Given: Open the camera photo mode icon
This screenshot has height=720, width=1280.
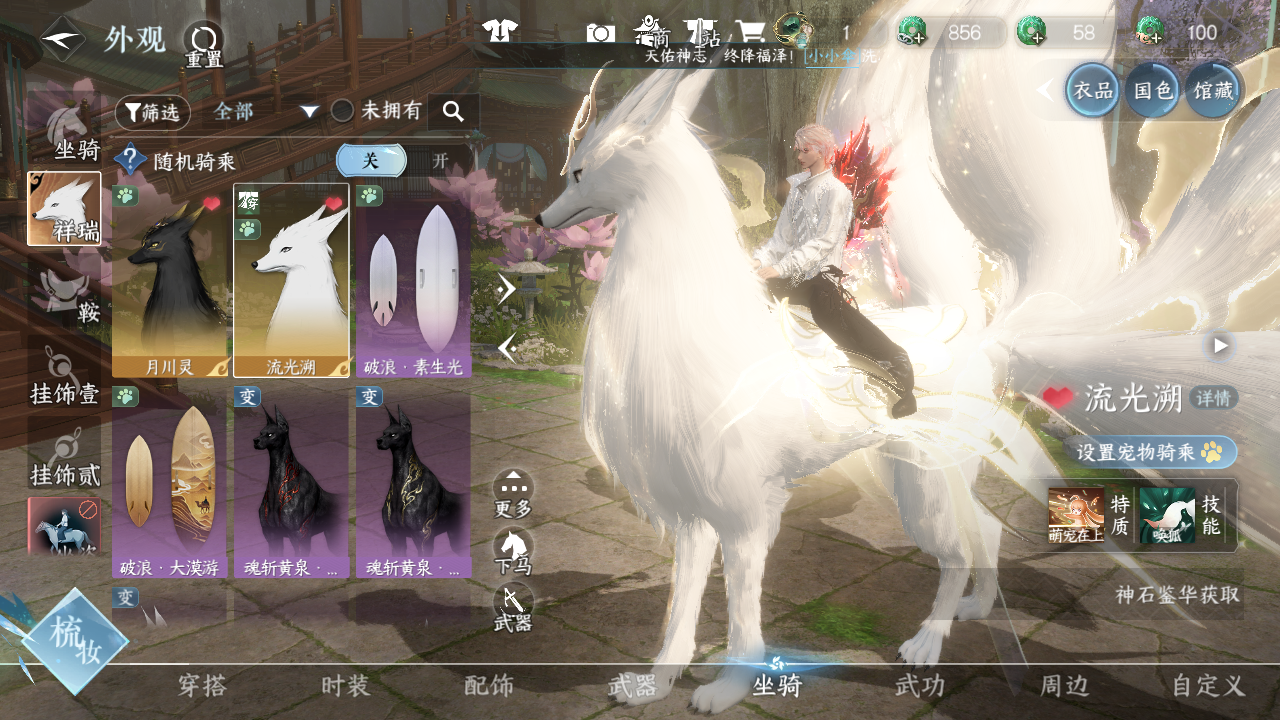Looking at the screenshot, I should [601, 33].
